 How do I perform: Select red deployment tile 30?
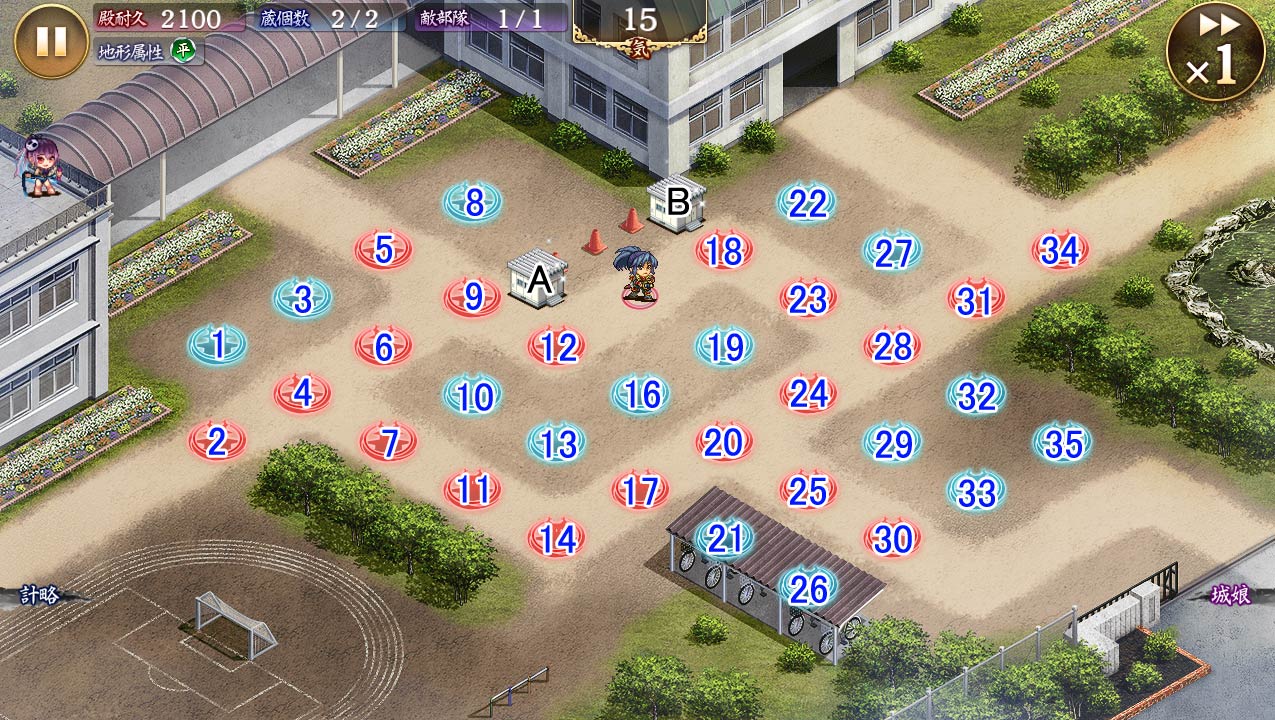[x=893, y=539]
